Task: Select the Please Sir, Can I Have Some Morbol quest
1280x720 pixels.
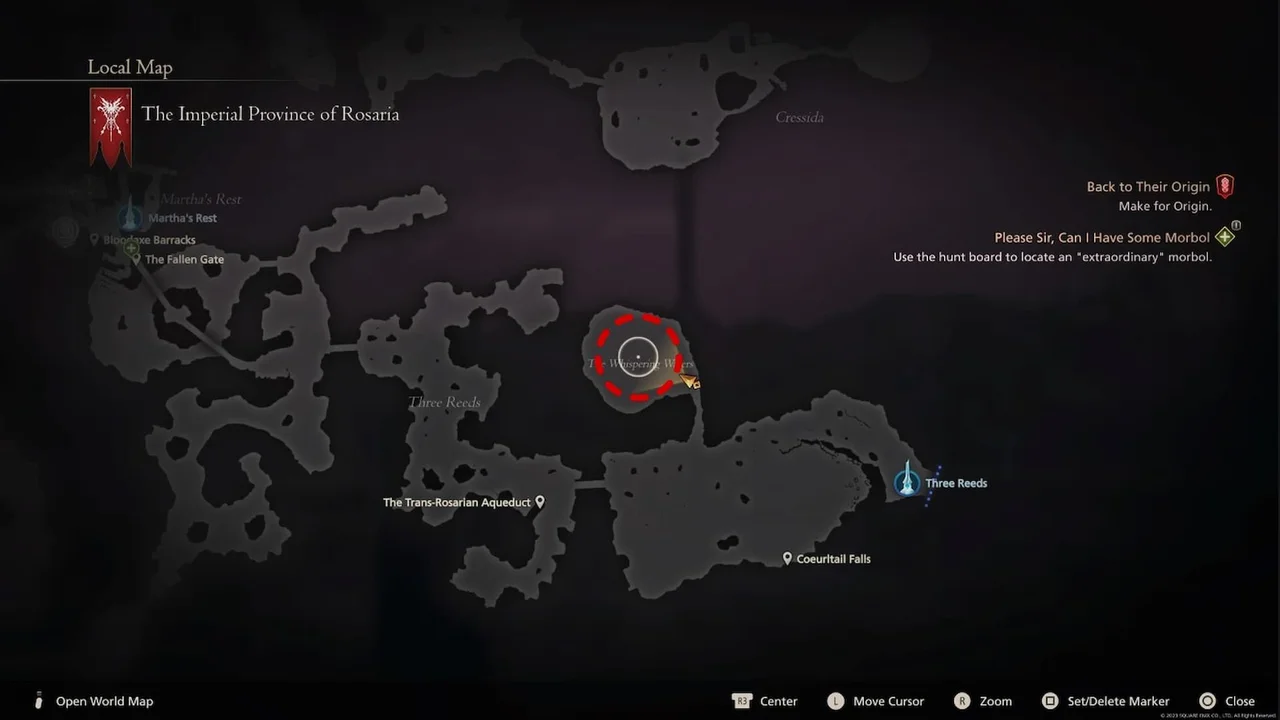Action: point(1100,237)
